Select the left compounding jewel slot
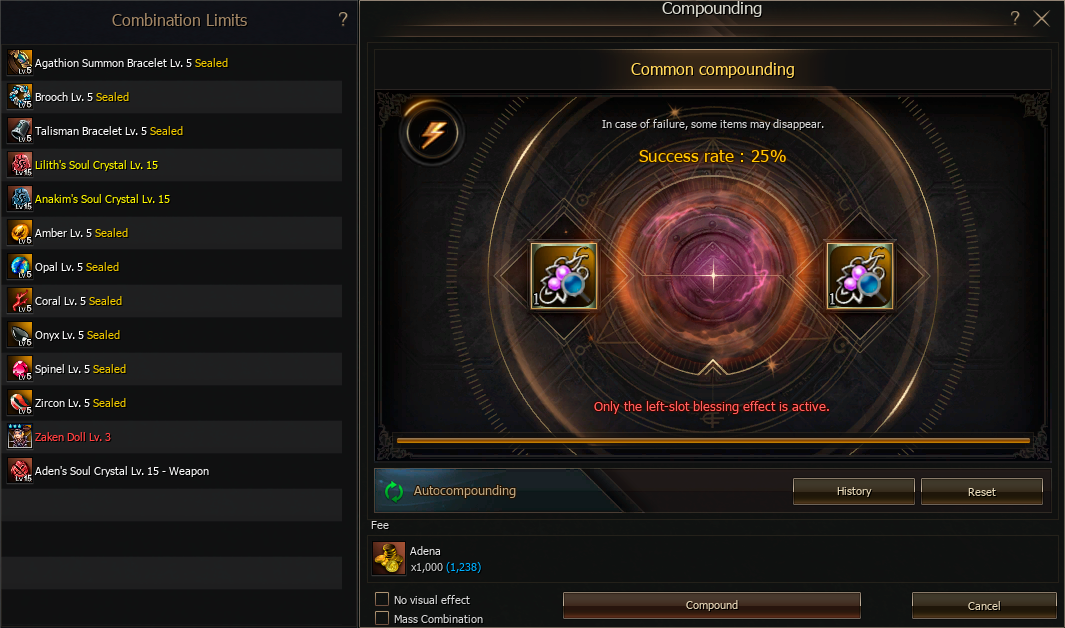The image size is (1065, 628). click(x=564, y=275)
